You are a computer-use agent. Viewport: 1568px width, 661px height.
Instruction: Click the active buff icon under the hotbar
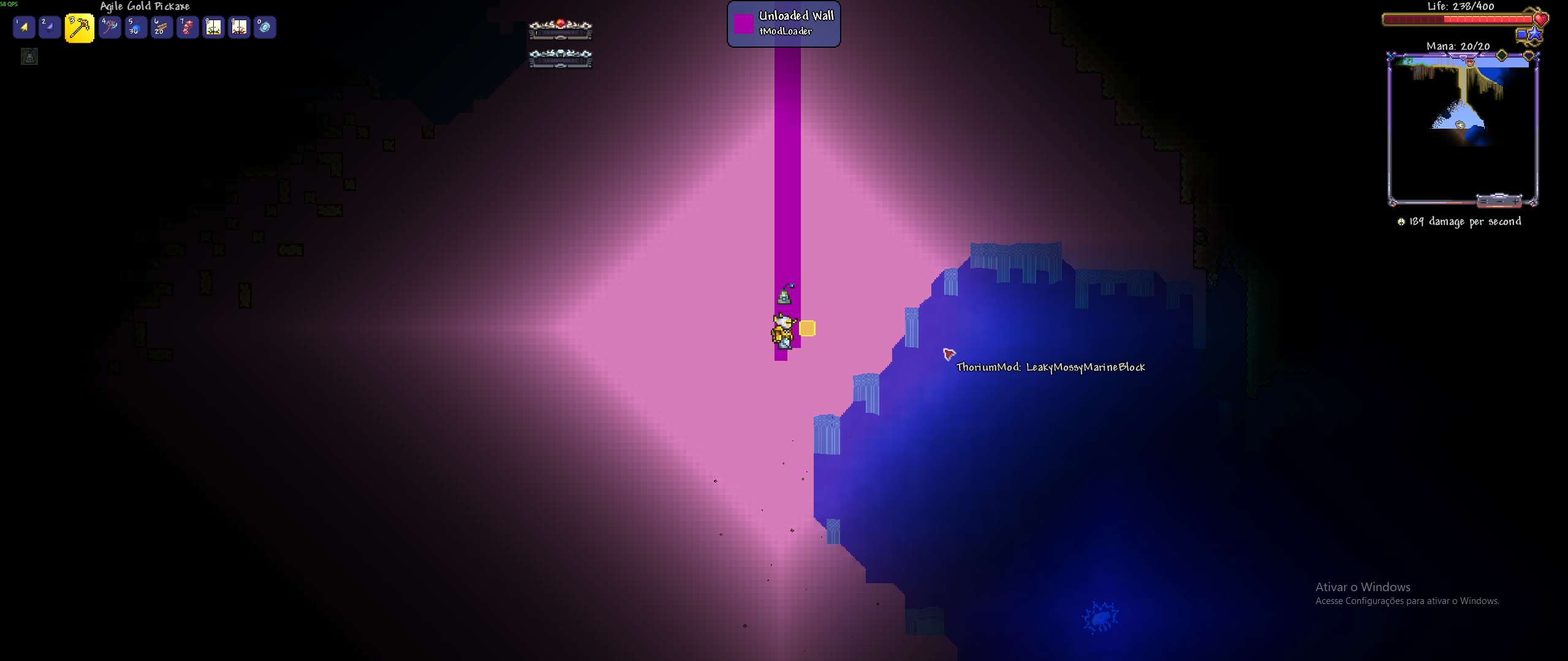coord(29,57)
